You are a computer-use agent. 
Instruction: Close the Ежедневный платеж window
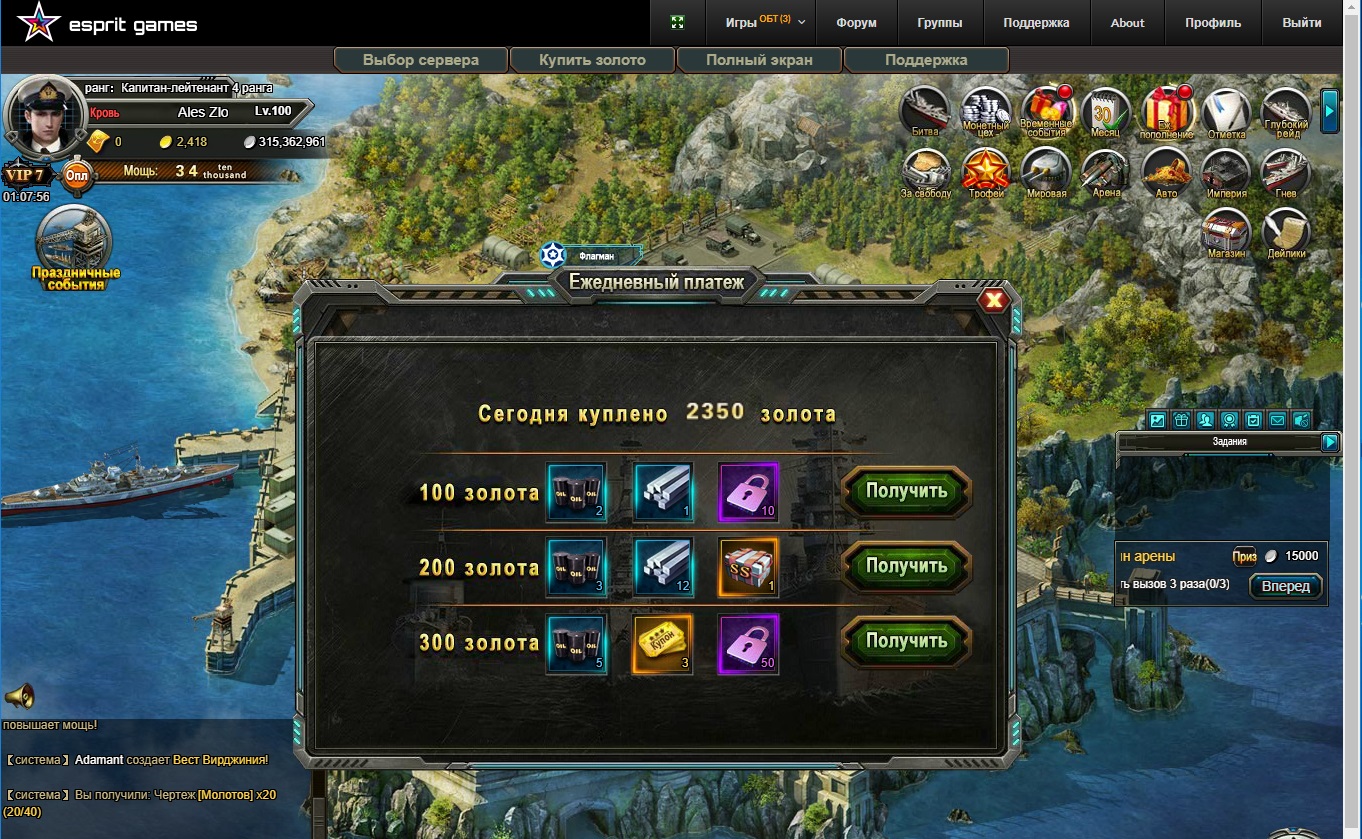coord(994,300)
